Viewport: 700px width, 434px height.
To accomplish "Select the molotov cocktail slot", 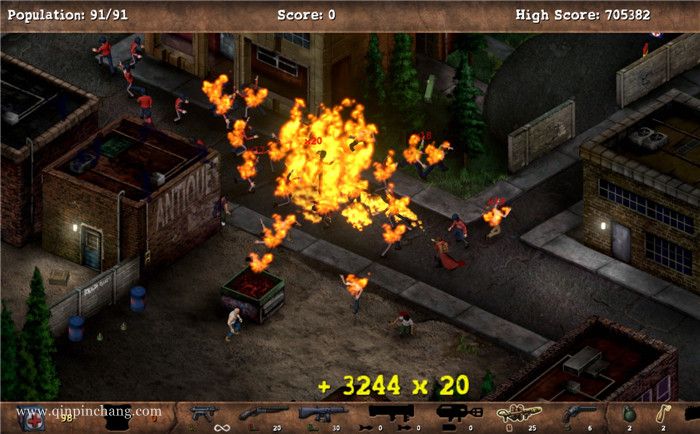I will (x=662, y=413).
